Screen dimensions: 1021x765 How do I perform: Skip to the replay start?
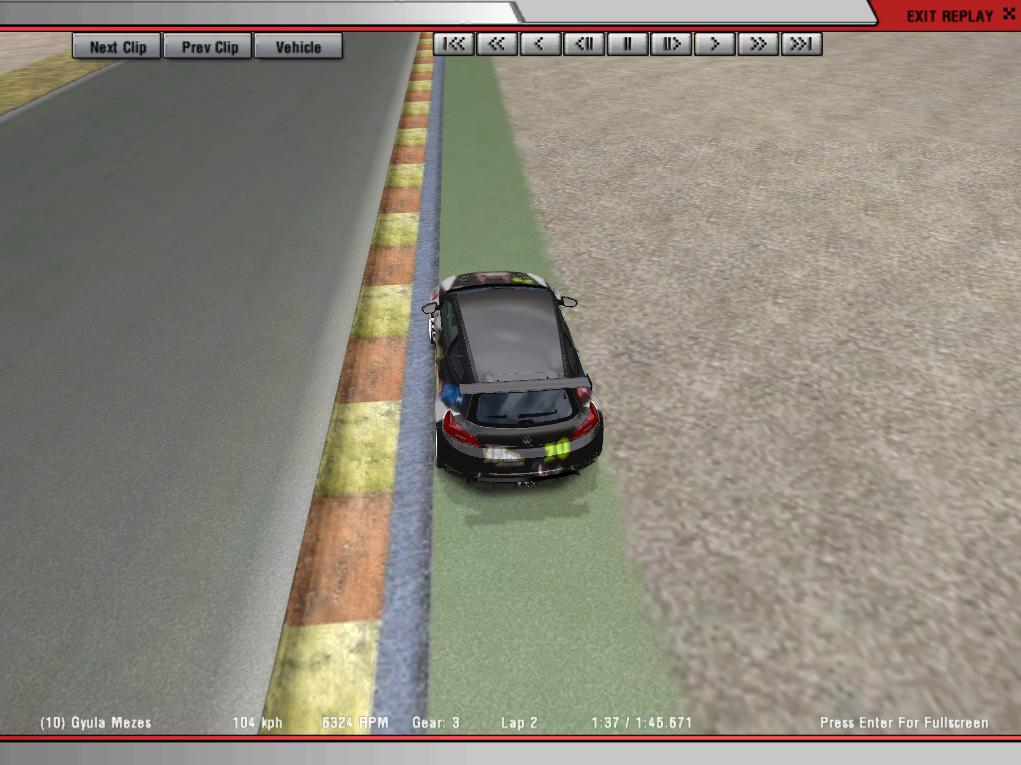point(454,44)
